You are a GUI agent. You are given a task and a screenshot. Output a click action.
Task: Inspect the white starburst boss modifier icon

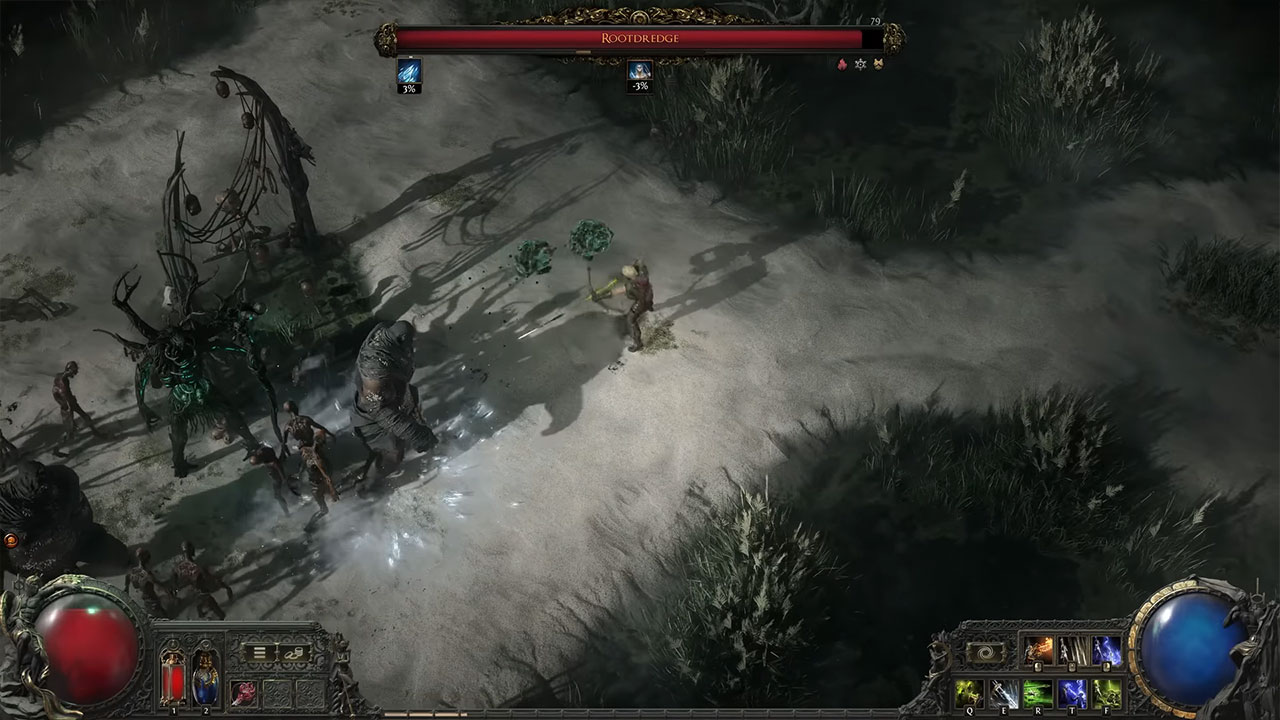pos(860,64)
